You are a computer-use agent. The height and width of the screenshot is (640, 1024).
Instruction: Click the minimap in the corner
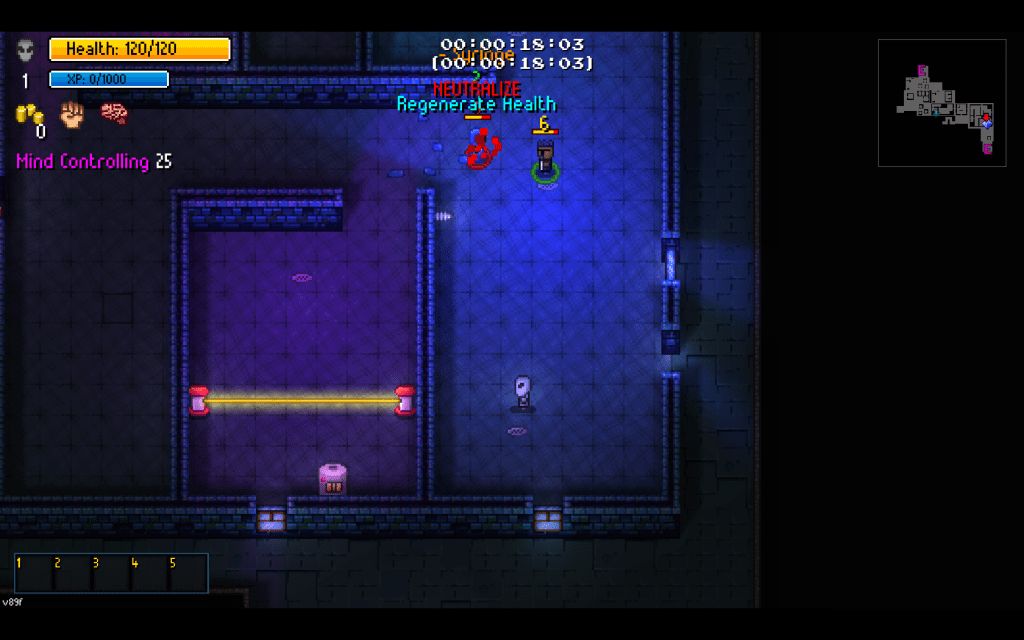pos(941,102)
